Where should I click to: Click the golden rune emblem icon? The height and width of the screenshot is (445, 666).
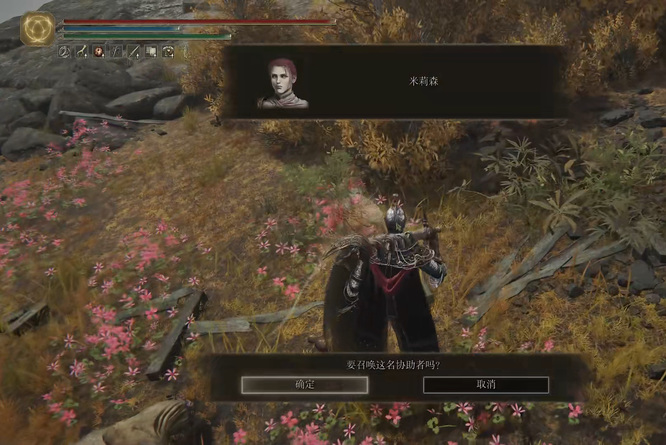39,28
